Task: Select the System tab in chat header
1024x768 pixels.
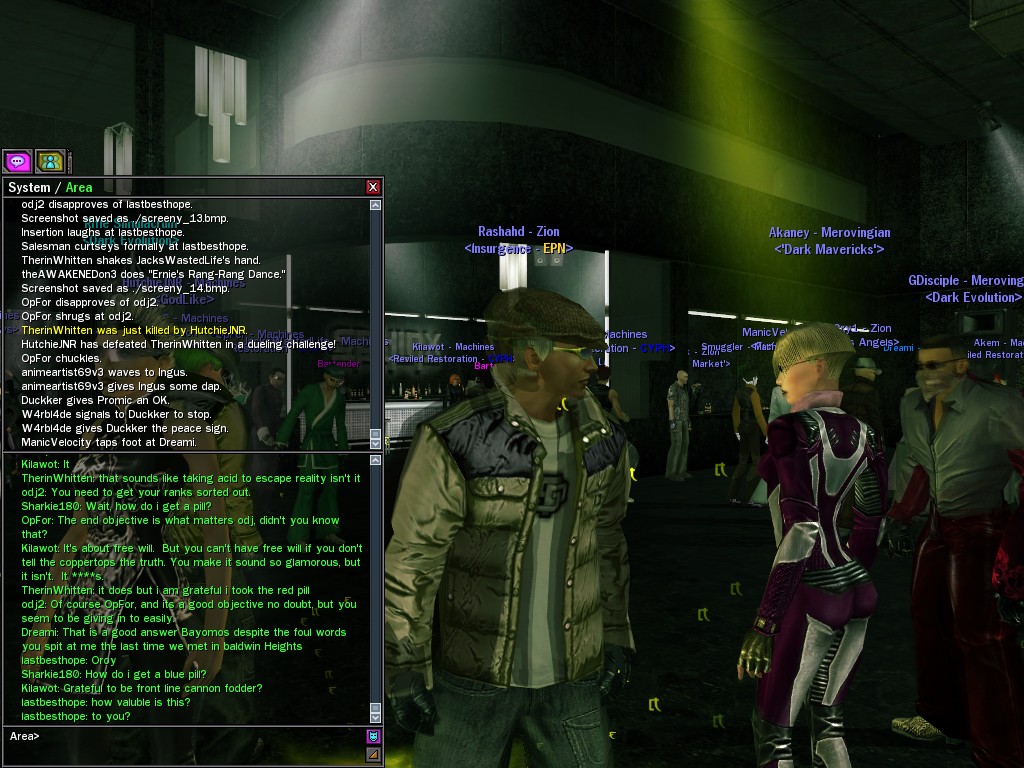Action: (x=29, y=187)
